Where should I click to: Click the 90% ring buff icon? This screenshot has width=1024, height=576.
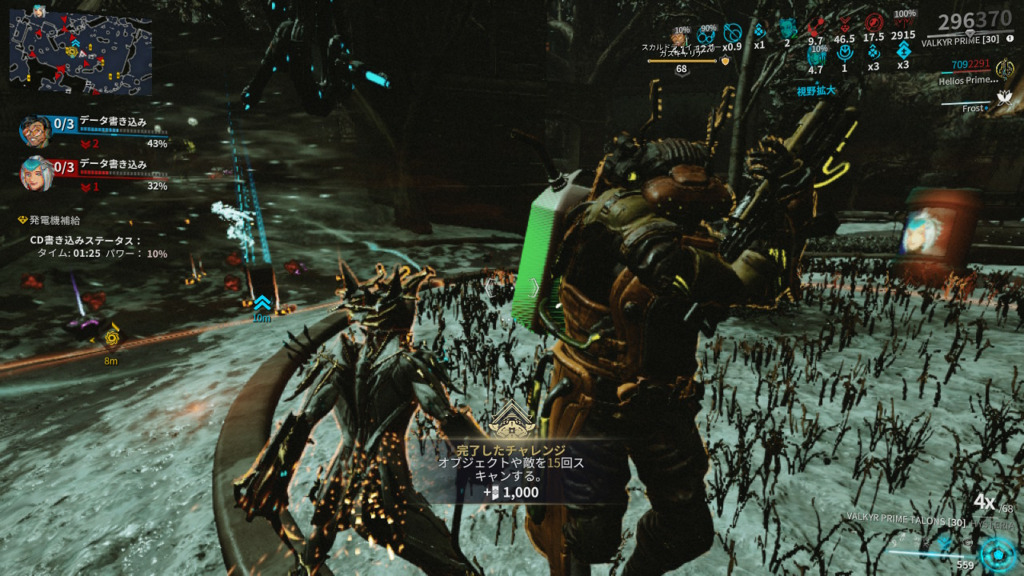click(708, 32)
